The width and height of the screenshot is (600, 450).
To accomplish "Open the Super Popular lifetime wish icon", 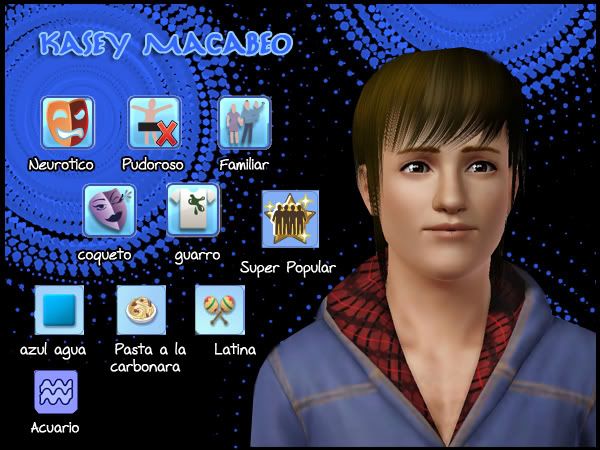I will (x=290, y=219).
